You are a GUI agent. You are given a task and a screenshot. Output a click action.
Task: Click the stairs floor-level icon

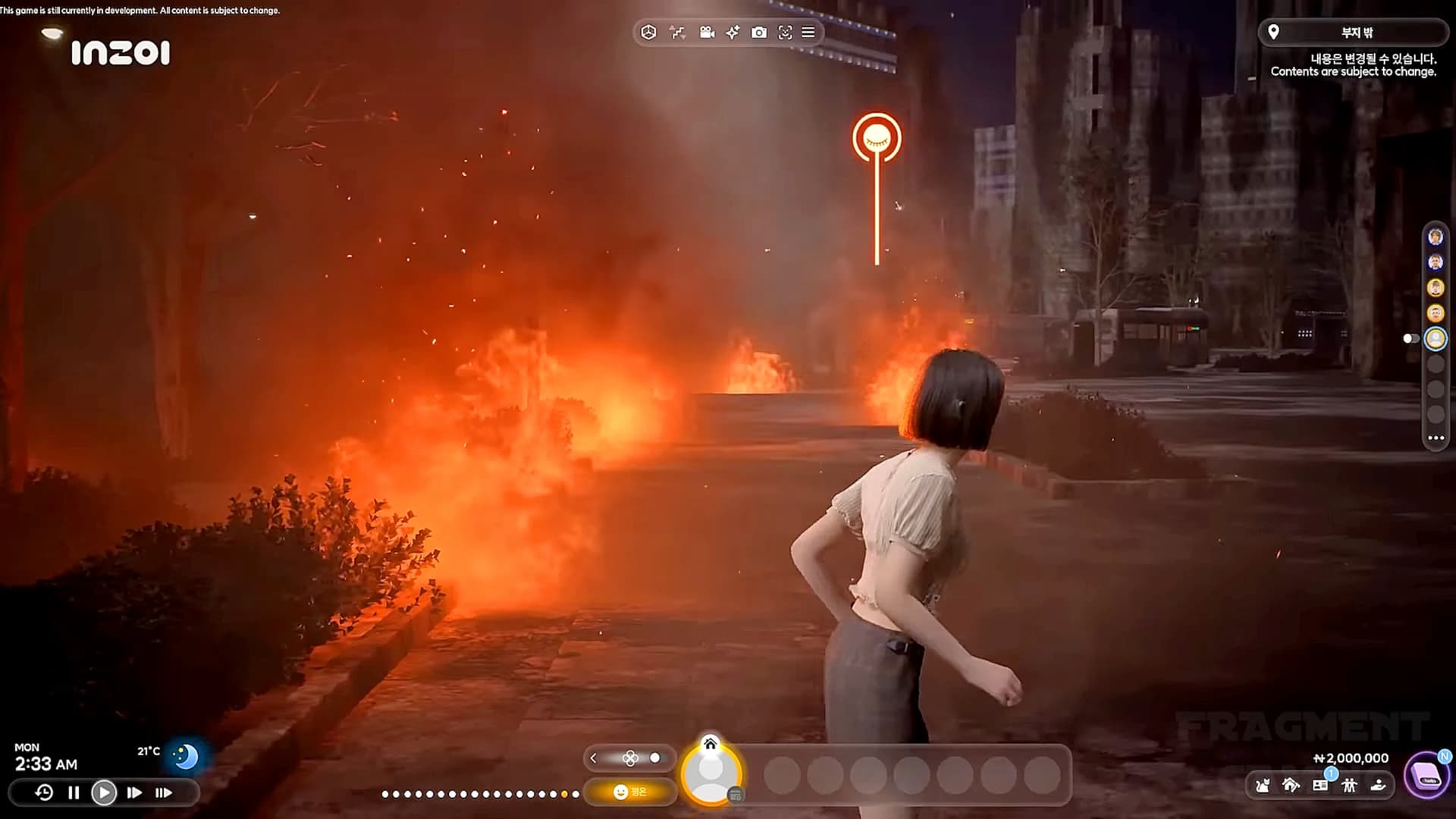coord(677,33)
